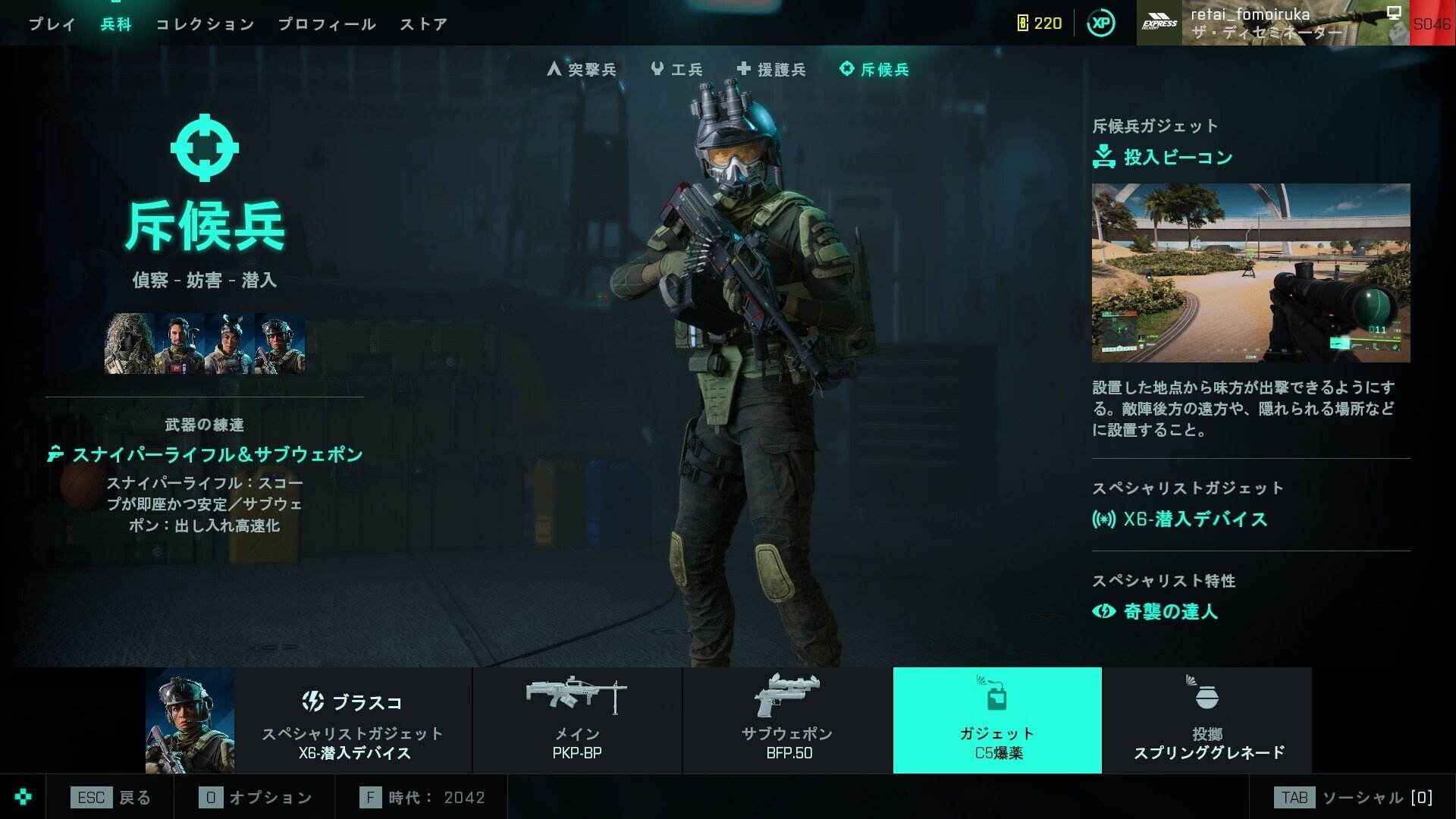Click the 投入ビーコン preview image
This screenshot has width=1456, height=819.
1251,273
